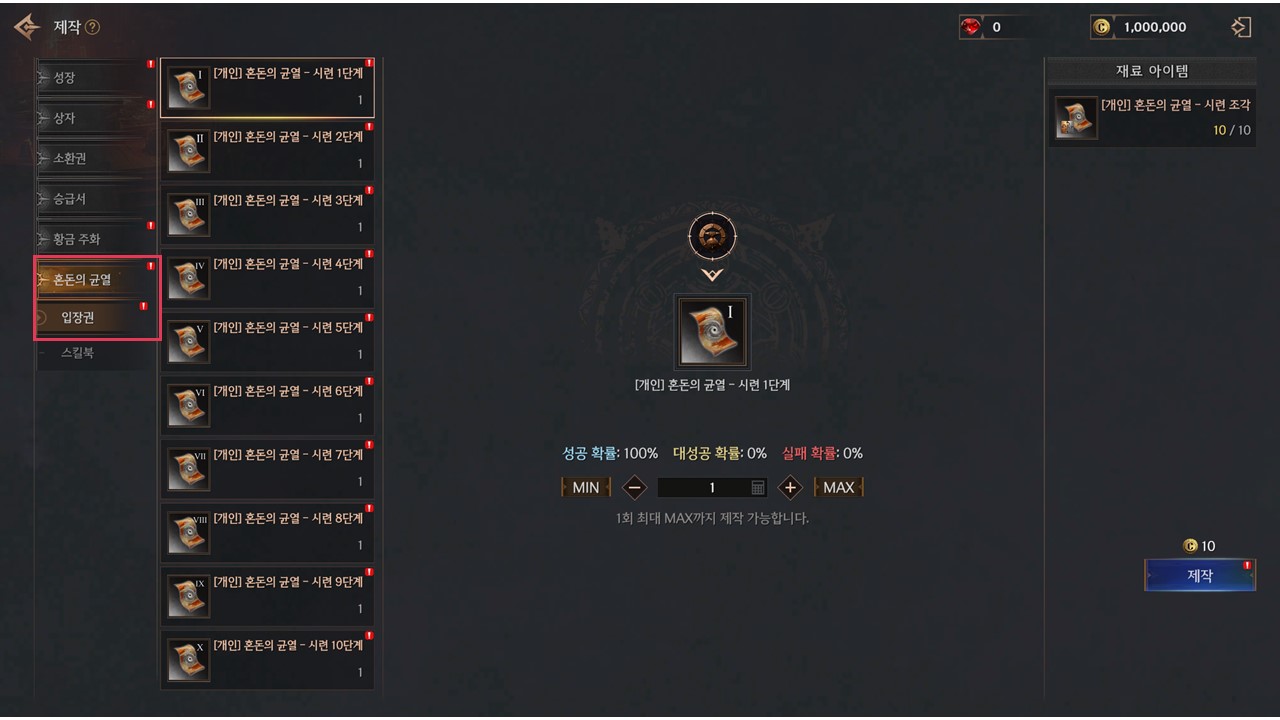Click the 시련 조각 material item
Screen dimensions: 1280x720
(1152, 118)
